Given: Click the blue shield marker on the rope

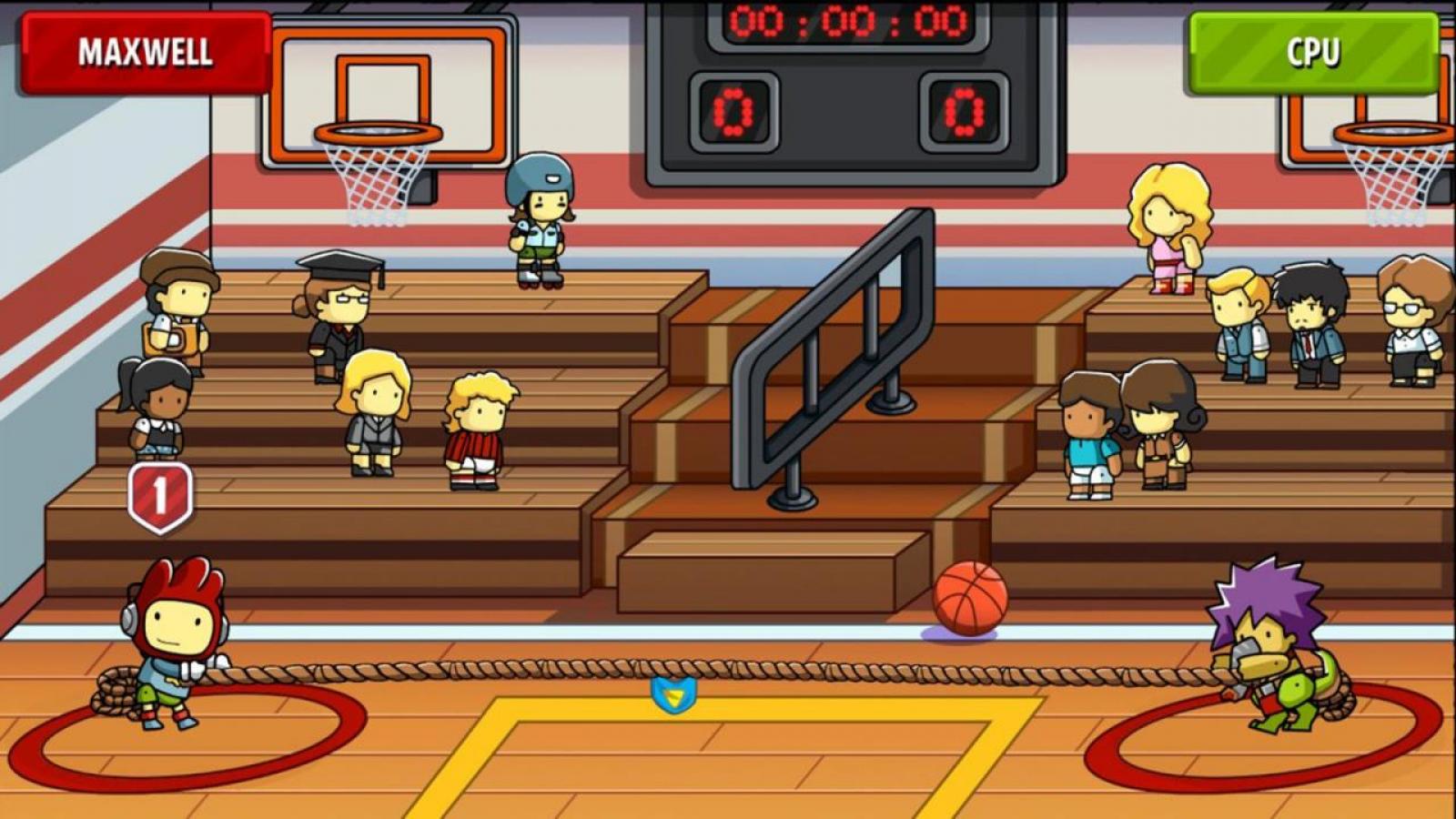Looking at the screenshot, I should click(x=674, y=695).
